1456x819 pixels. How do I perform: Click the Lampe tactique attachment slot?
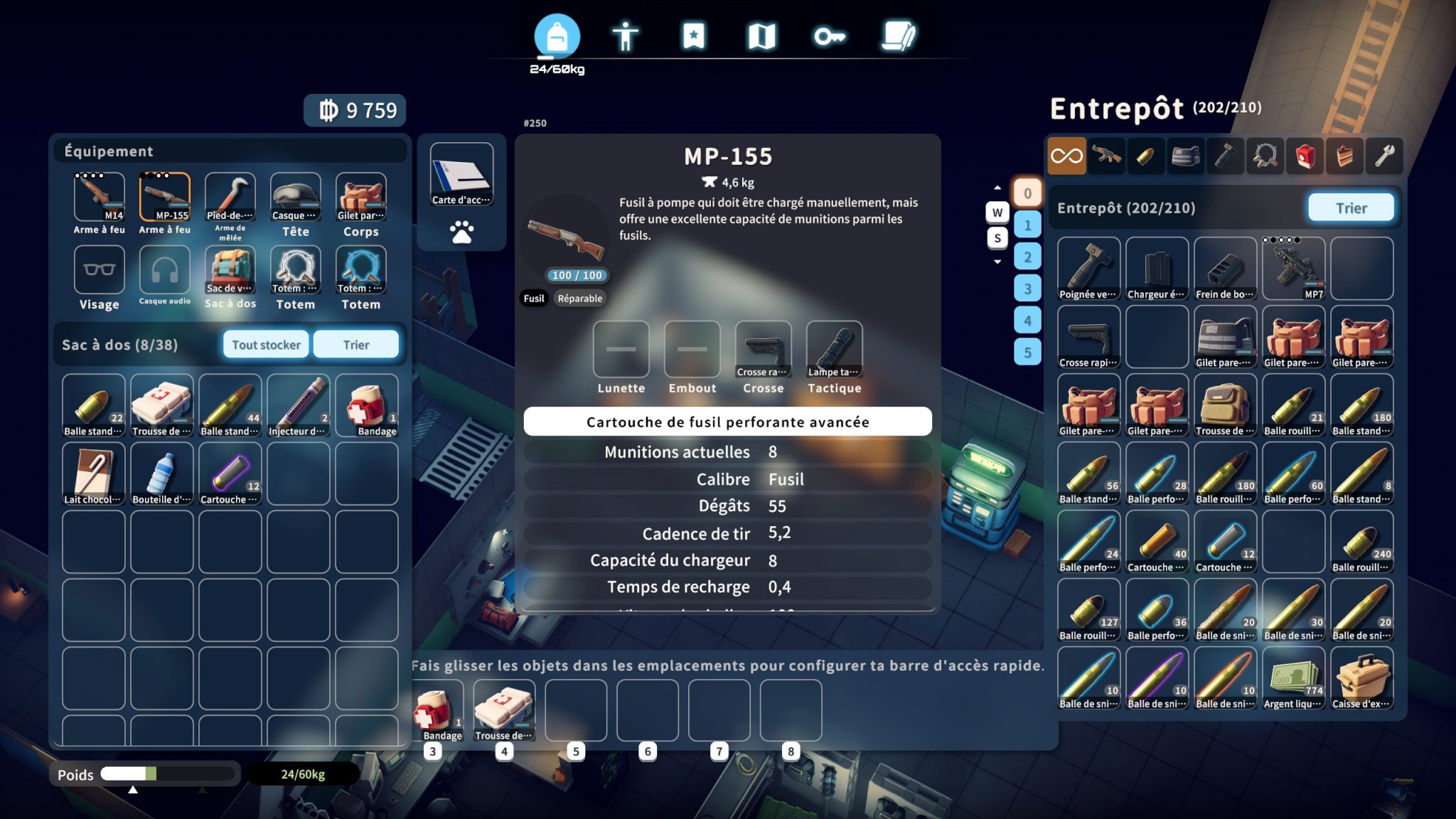[x=834, y=349]
